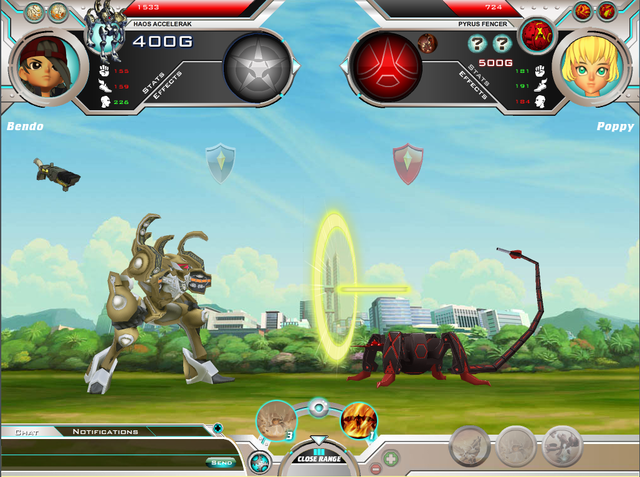
Task: Open the Chat tab
Action: (x=27, y=432)
